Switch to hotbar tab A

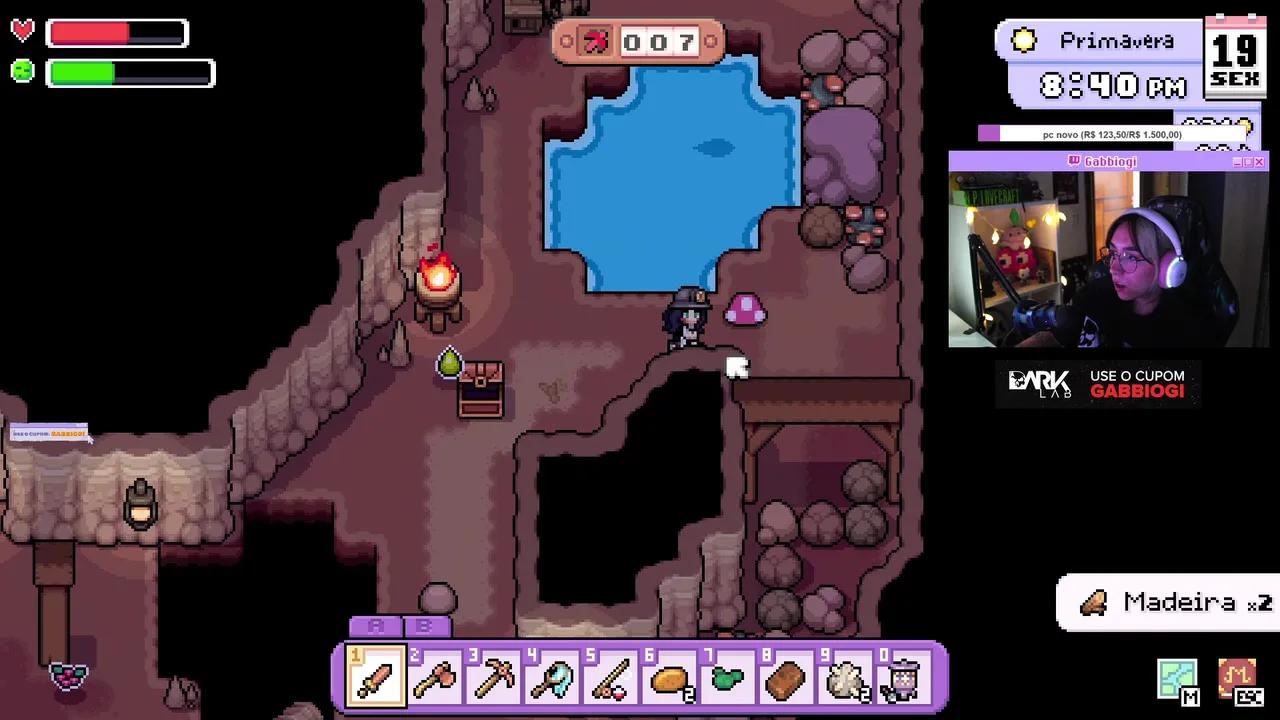point(375,626)
